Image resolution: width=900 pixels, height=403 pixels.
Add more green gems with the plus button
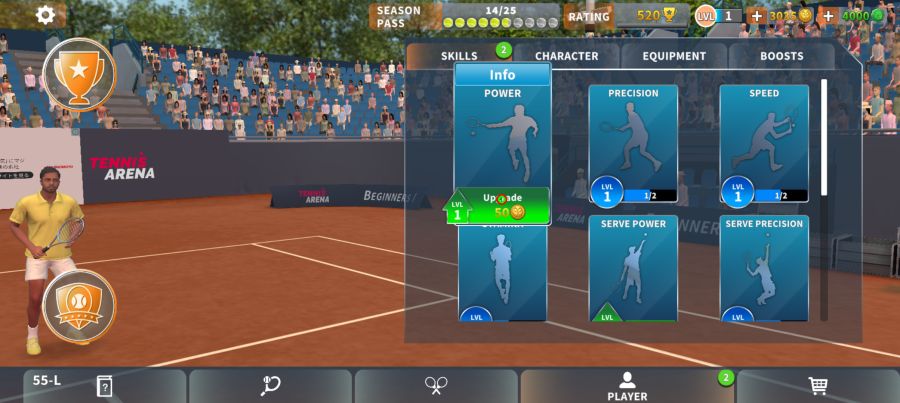point(829,16)
